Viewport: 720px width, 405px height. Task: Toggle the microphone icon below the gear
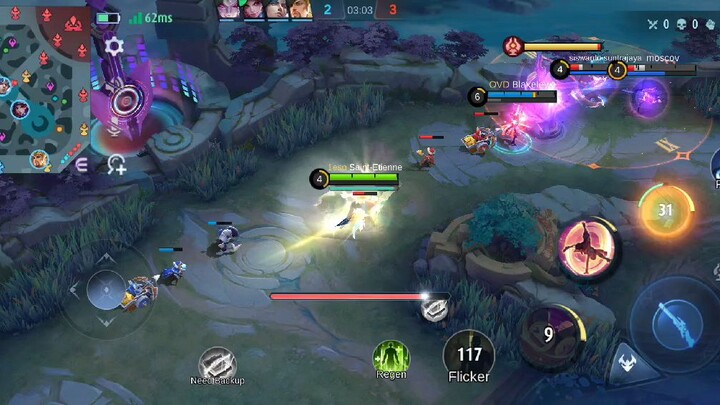click(114, 128)
